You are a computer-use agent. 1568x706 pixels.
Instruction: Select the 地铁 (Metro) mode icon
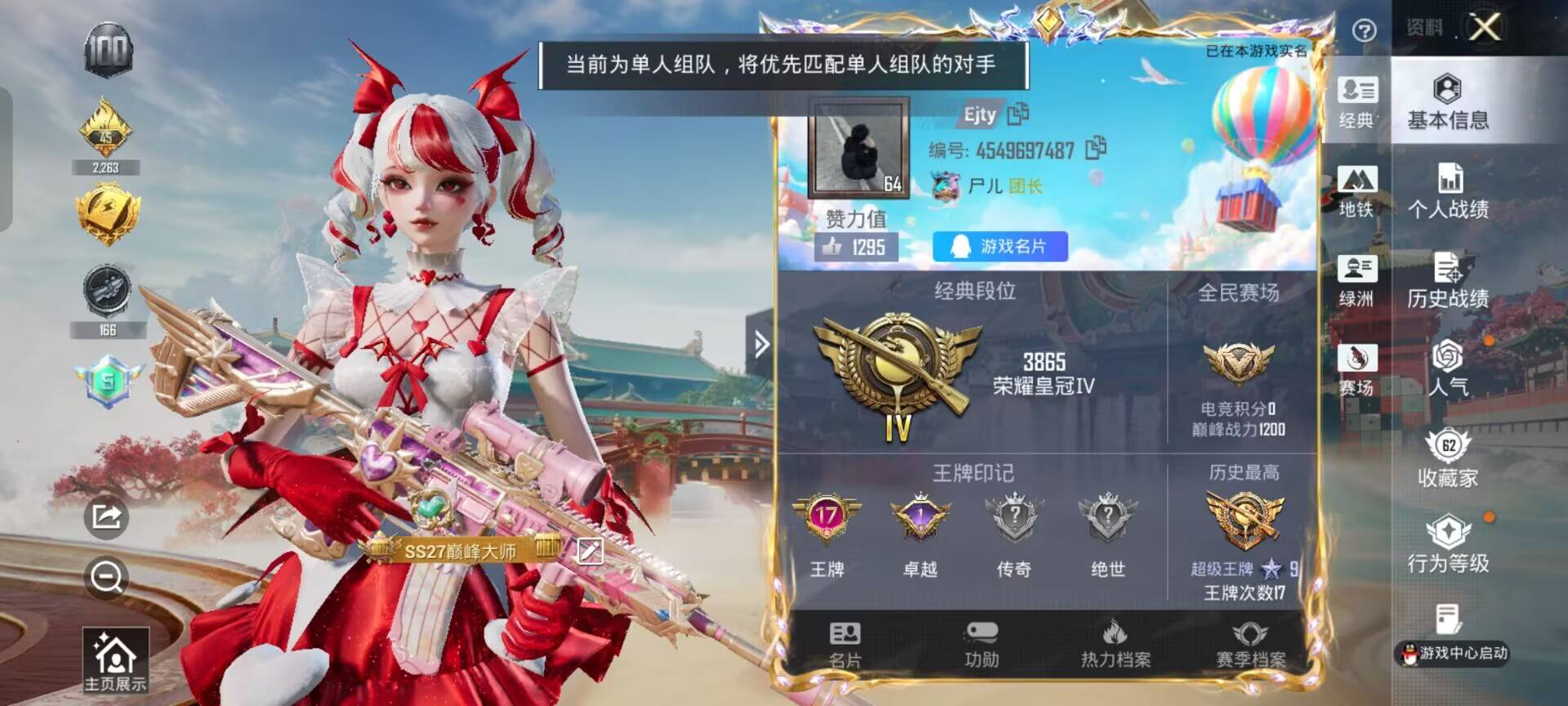pyautogui.click(x=1356, y=189)
